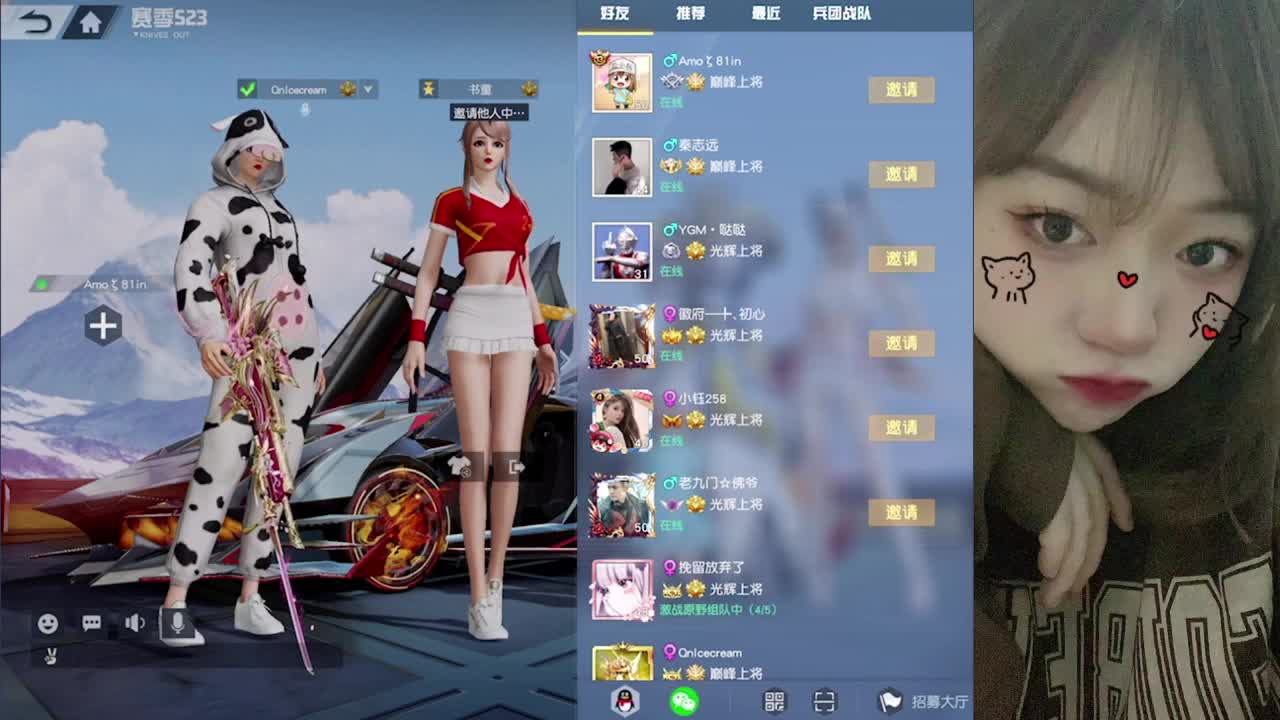Switch to the 推荐 tab
This screenshot has height=720, width=1280.
691,14
